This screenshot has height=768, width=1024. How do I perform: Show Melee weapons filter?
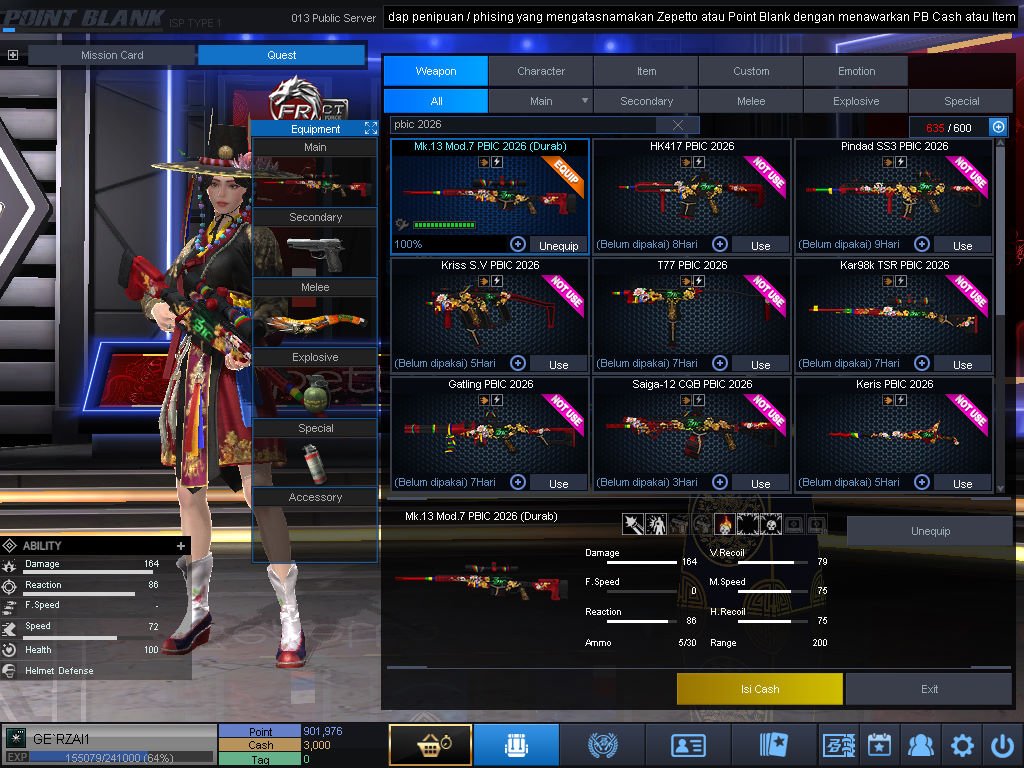(x=751, y=101)
